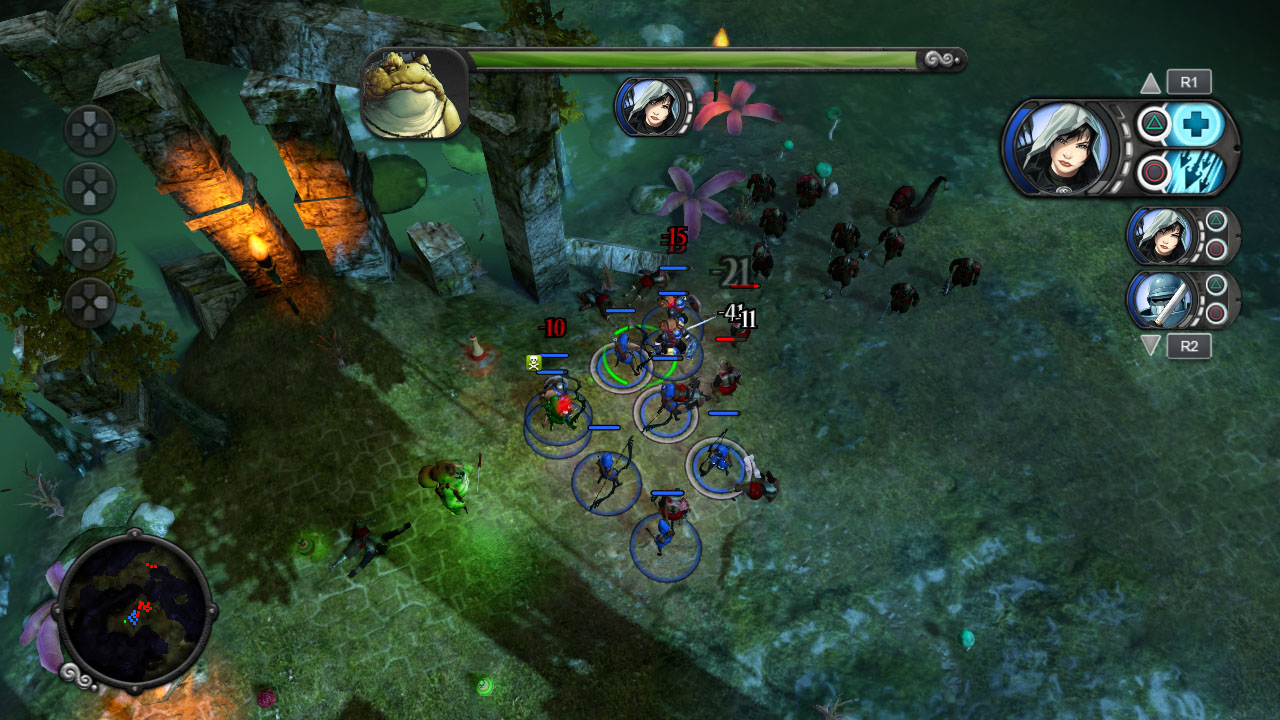Select the claw slash ability icon
1280x720 pixels.
click(x=1196, y=170)
